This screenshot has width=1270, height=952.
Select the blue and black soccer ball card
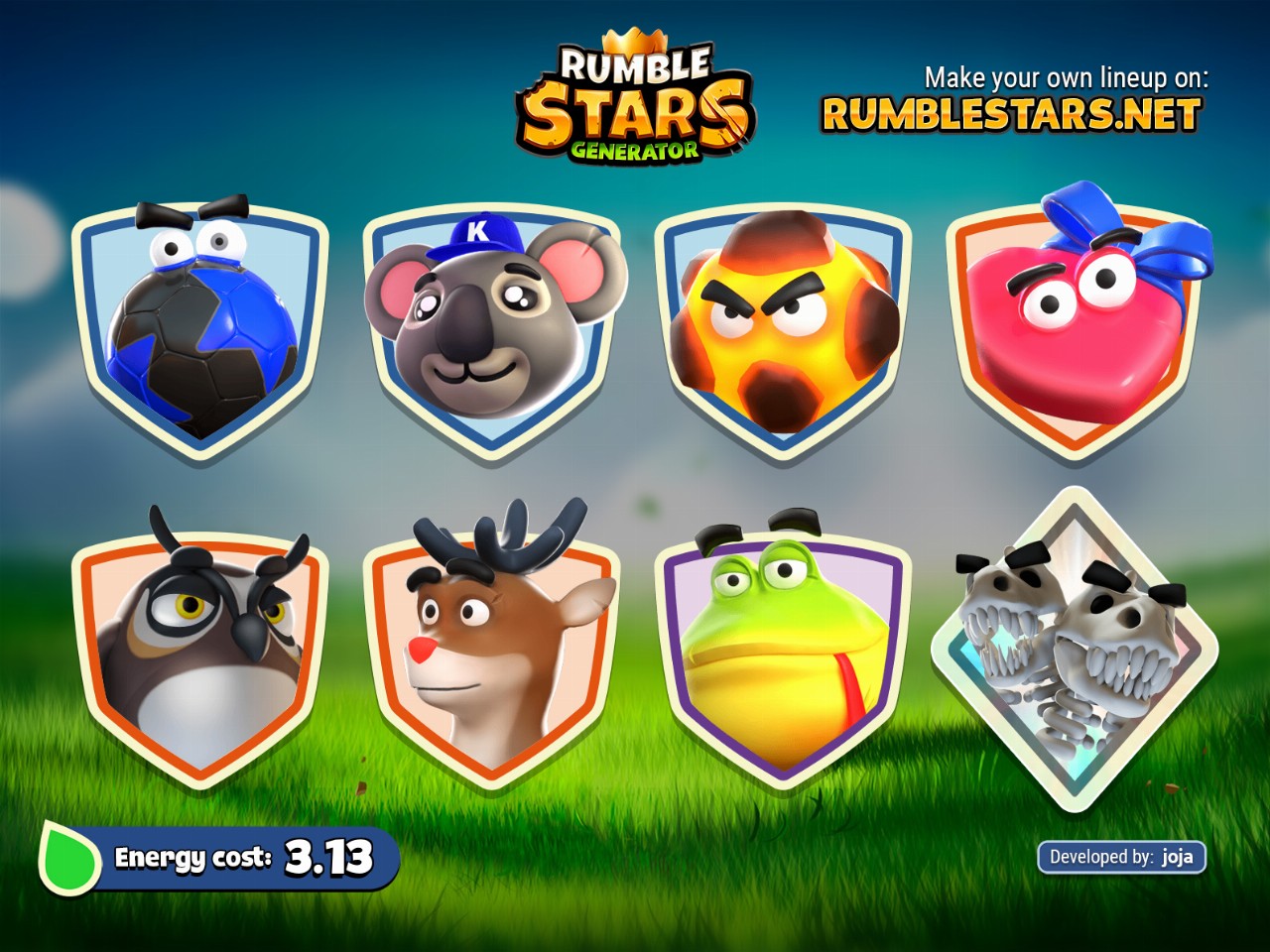[x=200, y=332]
